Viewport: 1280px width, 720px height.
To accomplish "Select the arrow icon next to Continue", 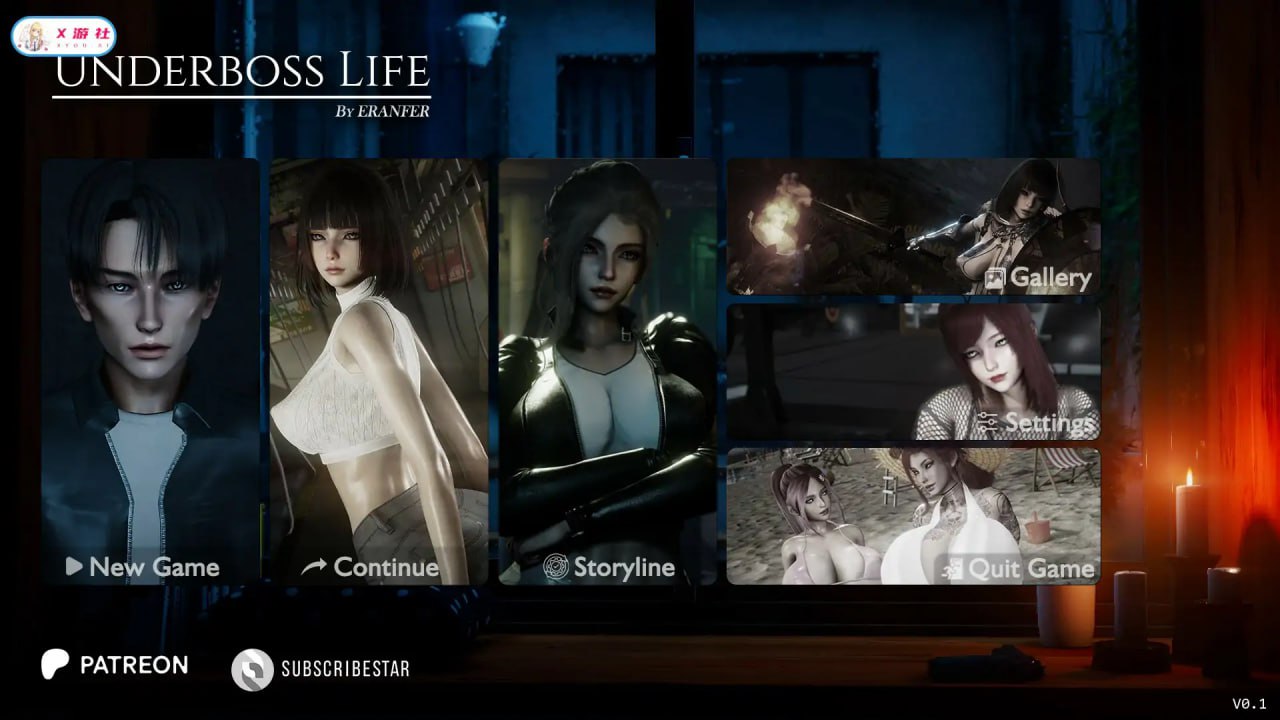I will (311, 566).
